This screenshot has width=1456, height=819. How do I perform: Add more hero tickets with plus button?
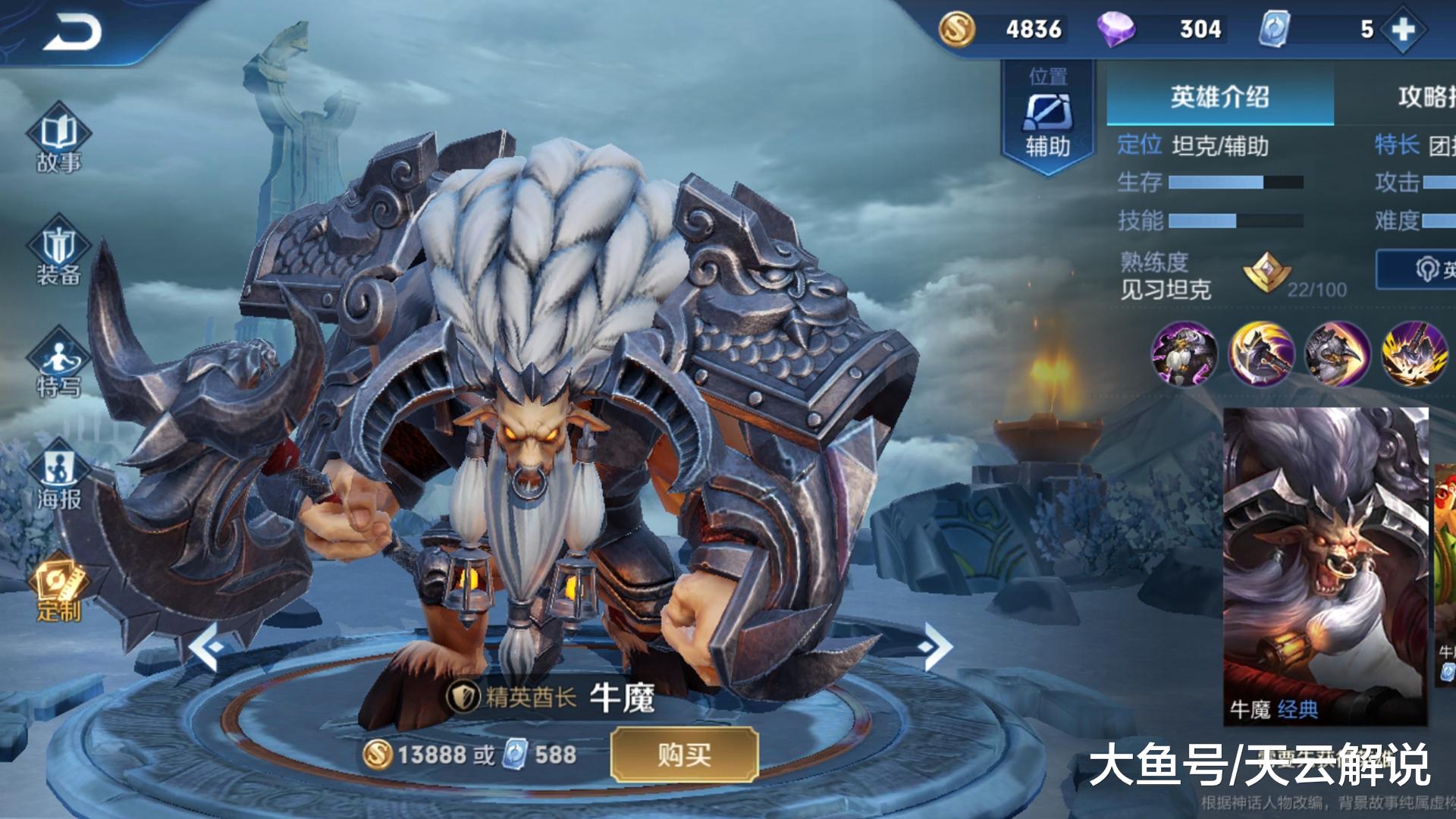[1403, 30]
